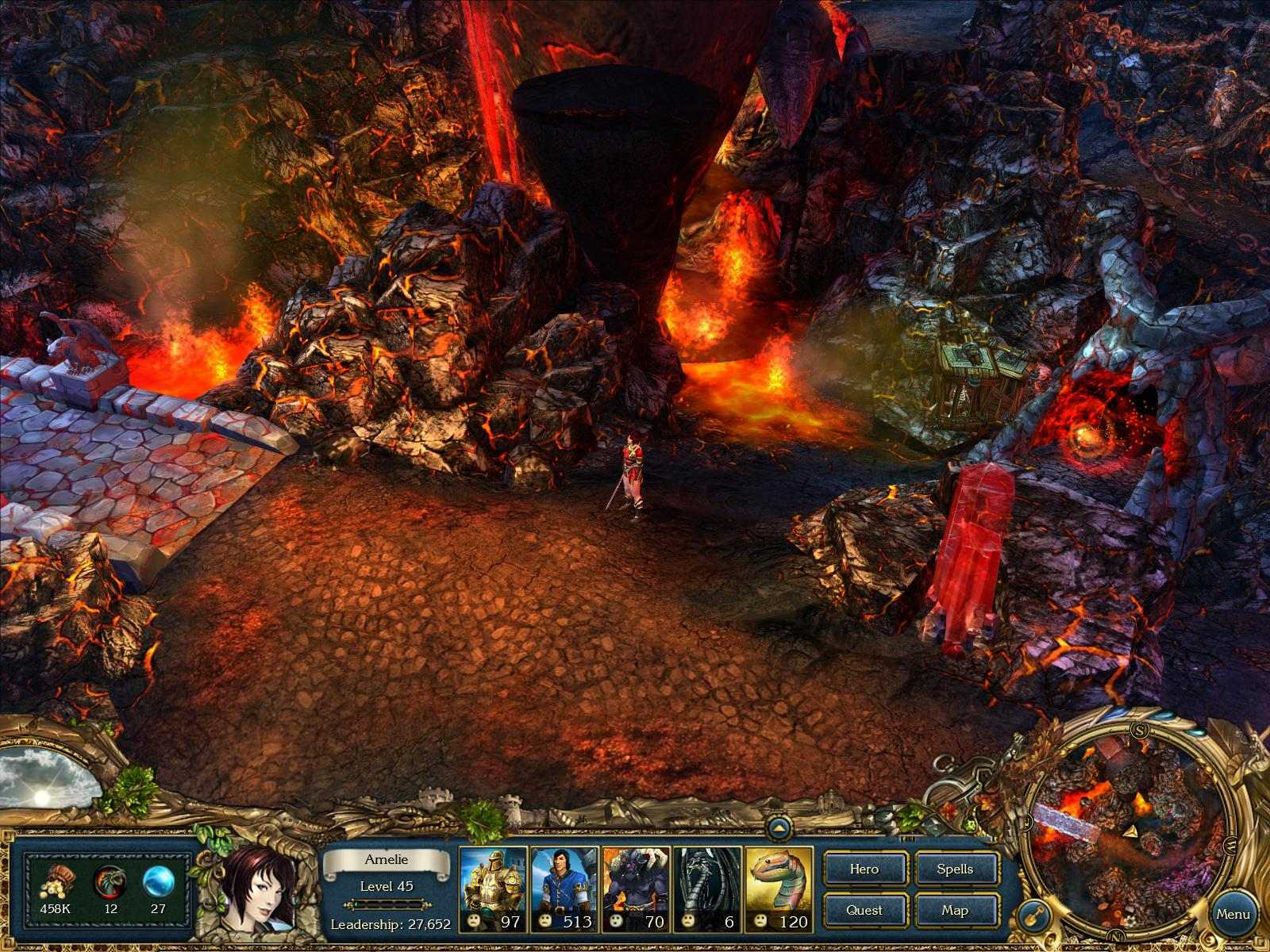This screenshot has width=1270, height=952.
Task: Select the blue-coated swordsman troop slot
Action: tap(564, 889)
